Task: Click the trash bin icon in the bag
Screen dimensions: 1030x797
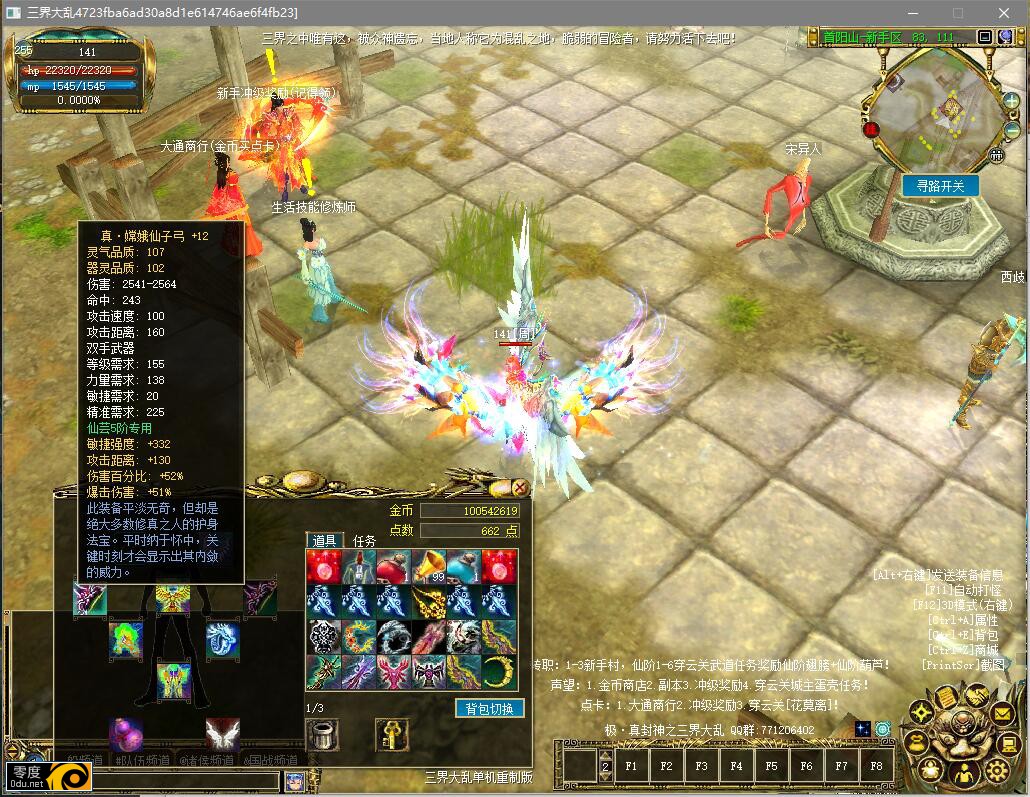Action: [322, 735]
